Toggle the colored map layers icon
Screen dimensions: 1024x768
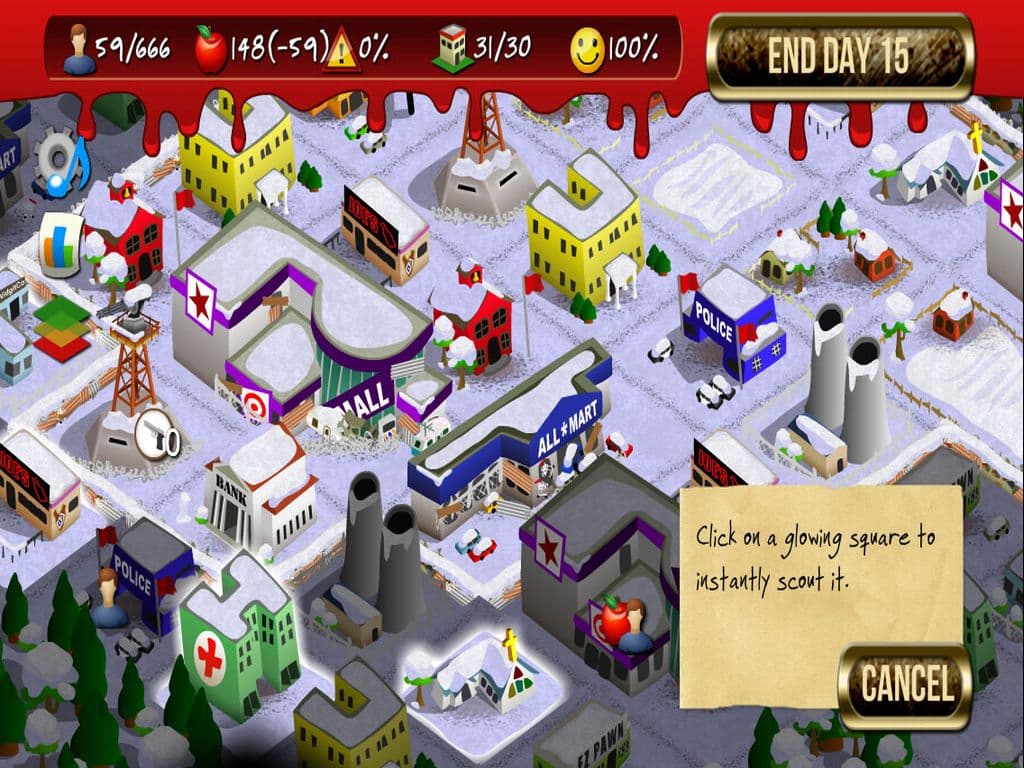pos(60,327)
